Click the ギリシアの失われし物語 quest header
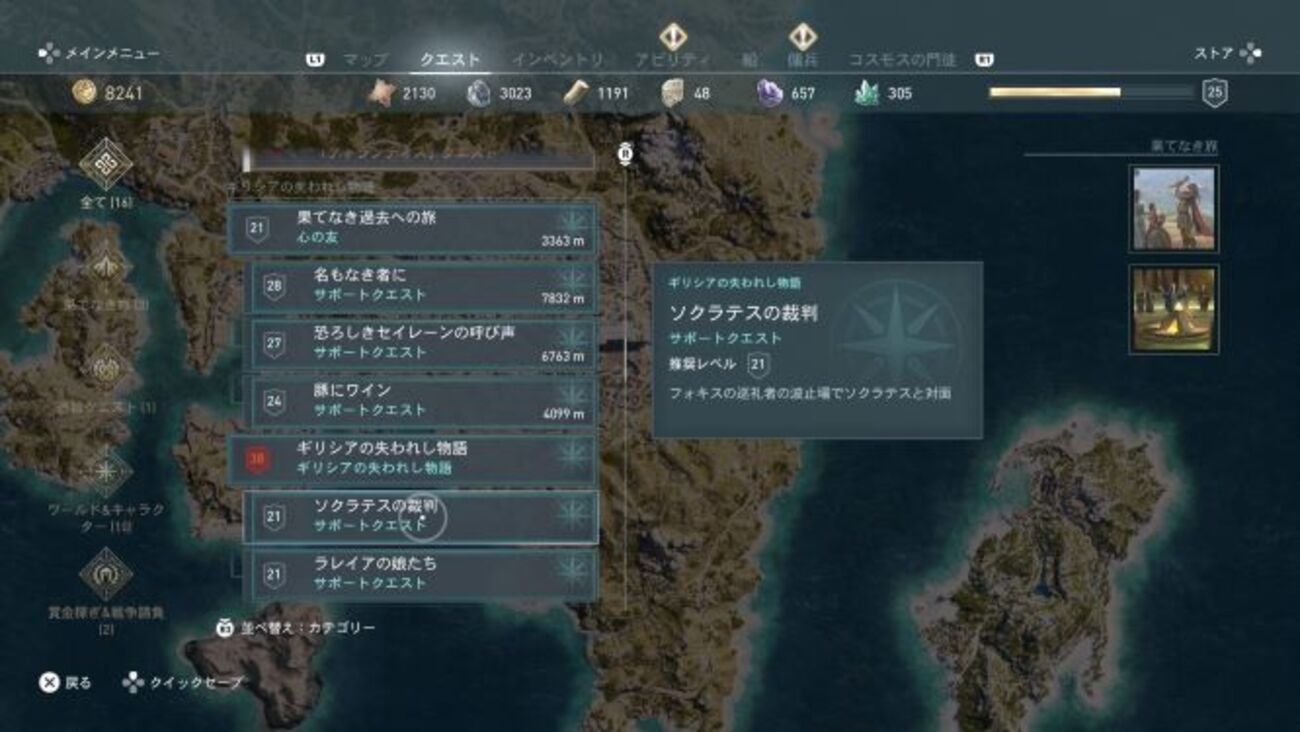Screen dimensions: 1300x732 pyautogui.click(x=414, y=458)
